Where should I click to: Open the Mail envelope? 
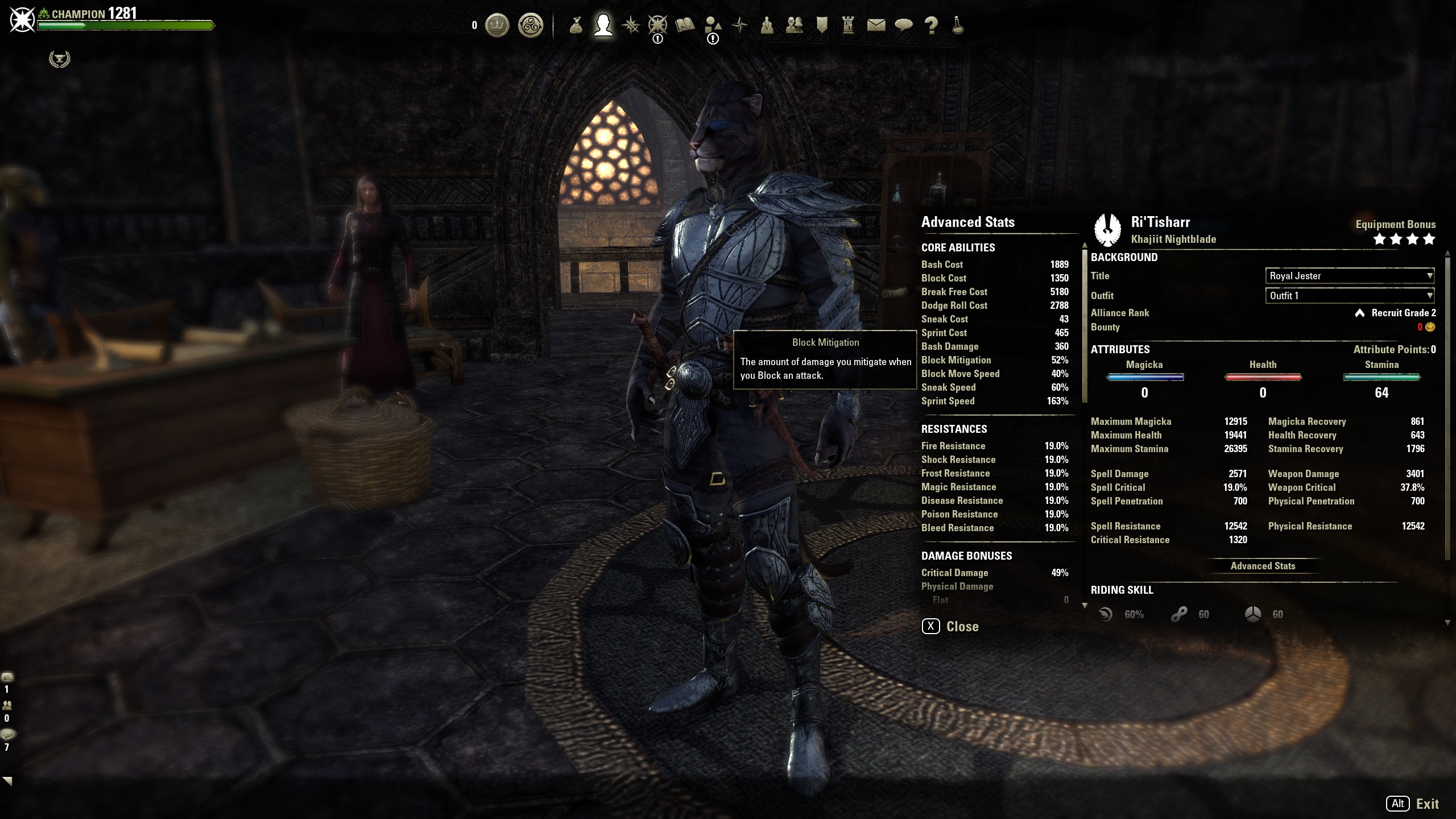(876, 26)
